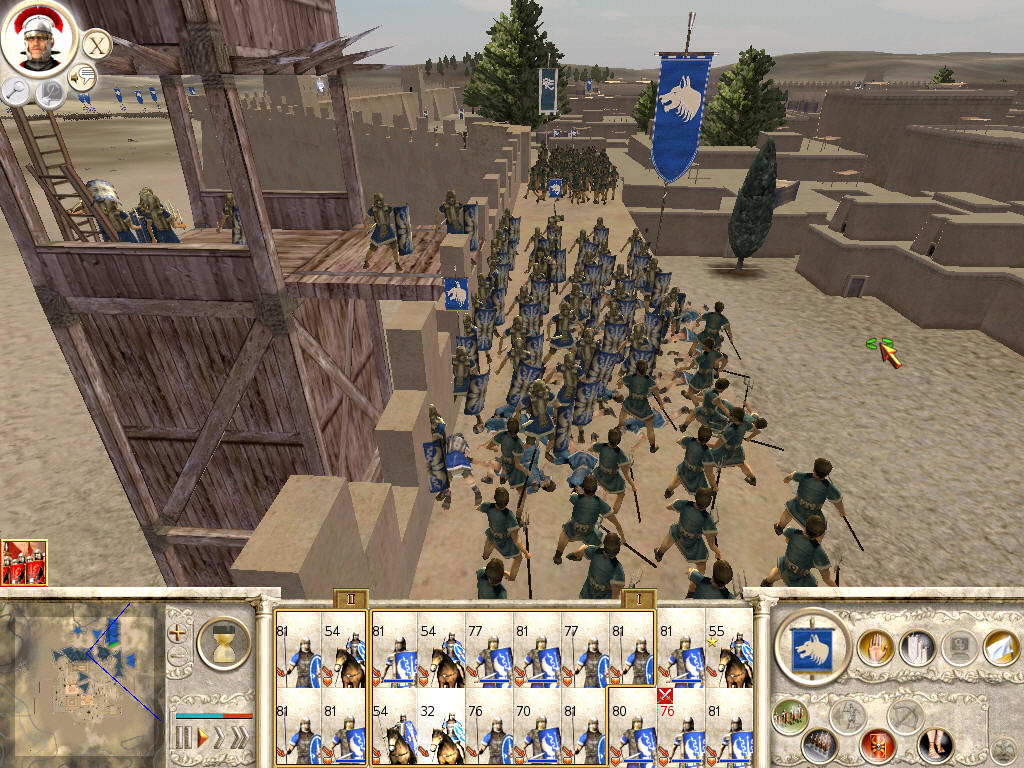Select the cavalry unit card showing 32 men
Image resolution: width=1024 pixels, height=768 pixels.
(x=442, y=727)
